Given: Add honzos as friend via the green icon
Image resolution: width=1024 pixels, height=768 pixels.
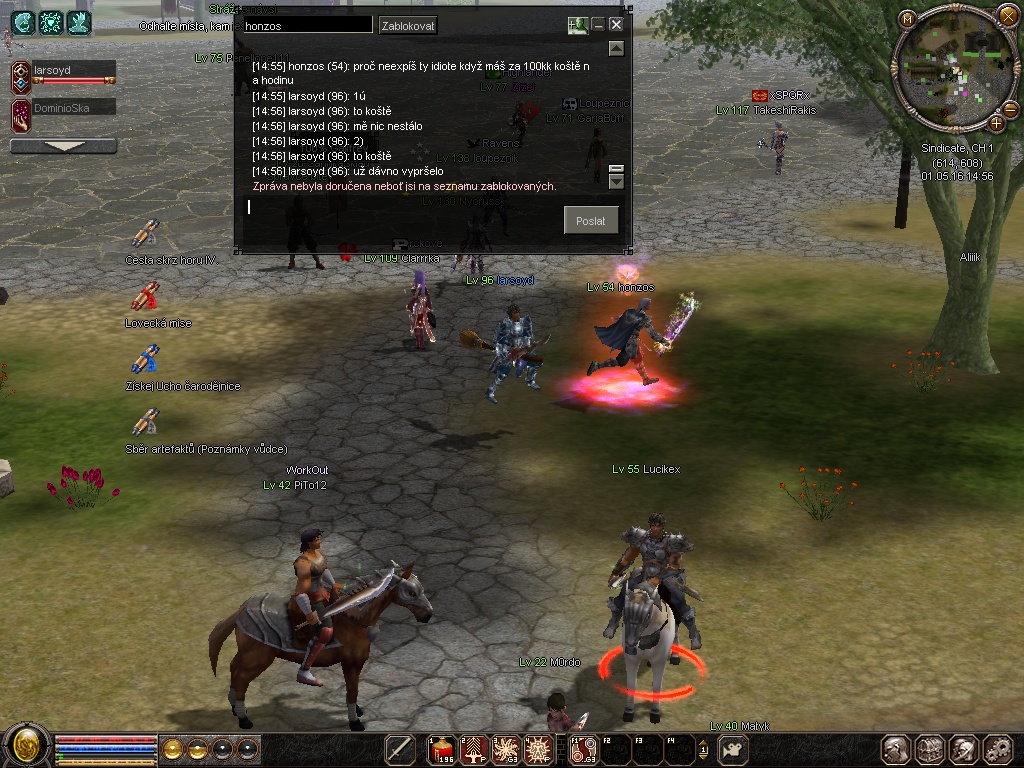Looking at the screenshot, I should 577,25.
